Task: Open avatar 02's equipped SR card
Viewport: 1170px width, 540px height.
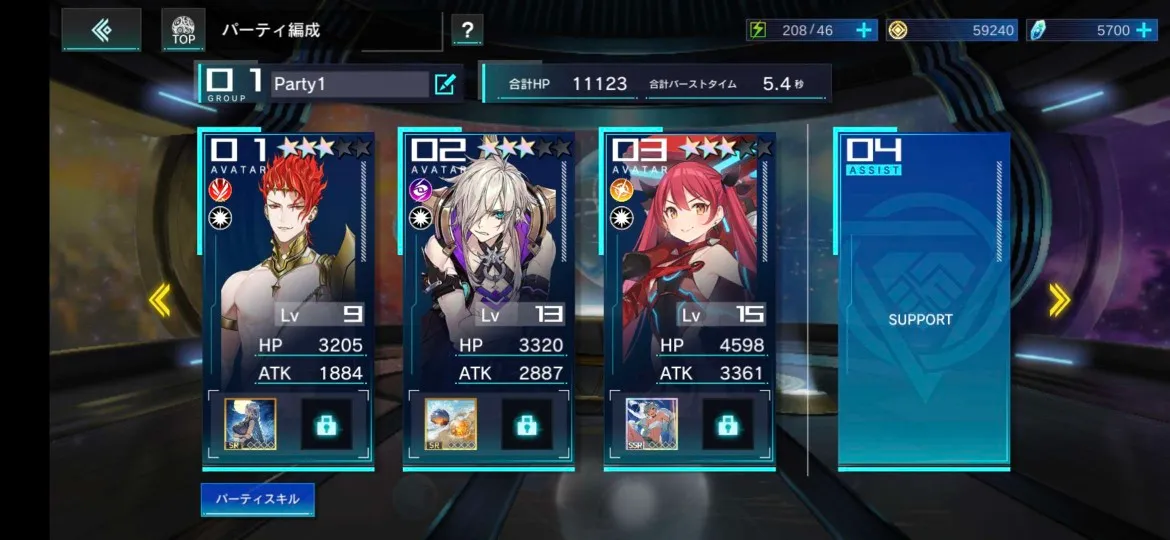Action: pyautogui.click(x=450, y=424)
